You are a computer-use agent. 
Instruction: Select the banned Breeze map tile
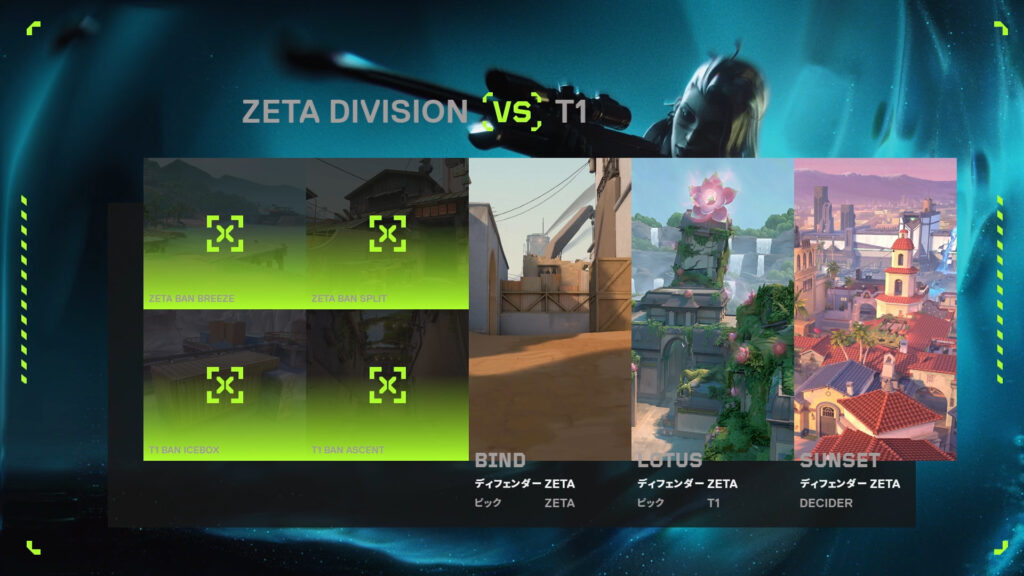pos(225,233)
